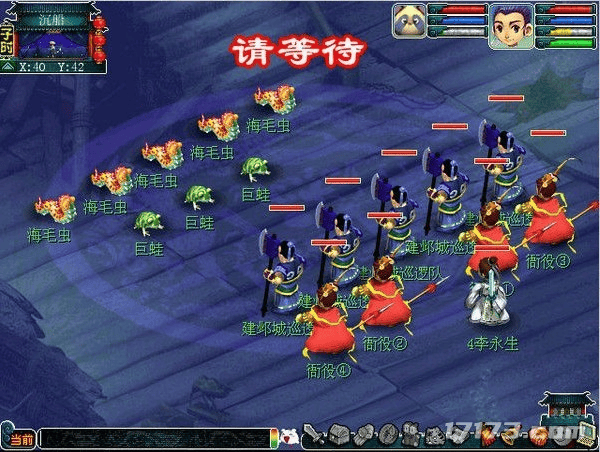Viewport: 600px width, 452px height.
Task: Open the emoticon face icon beside chat
Action: (x=289, y=437)
